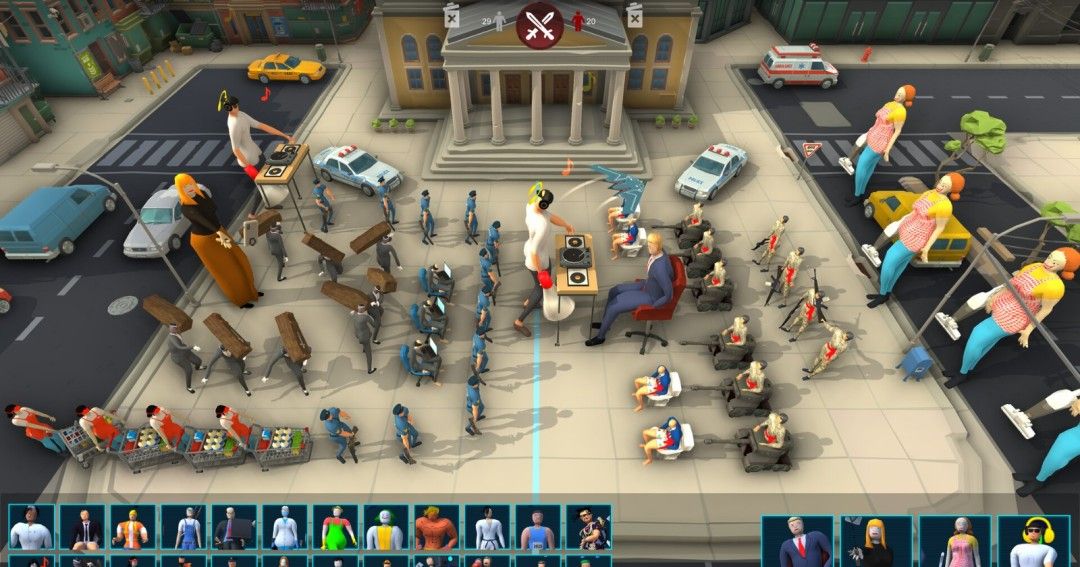Choose the orange vest construction worker unit

pyautogui.click(x=132, y=528)
